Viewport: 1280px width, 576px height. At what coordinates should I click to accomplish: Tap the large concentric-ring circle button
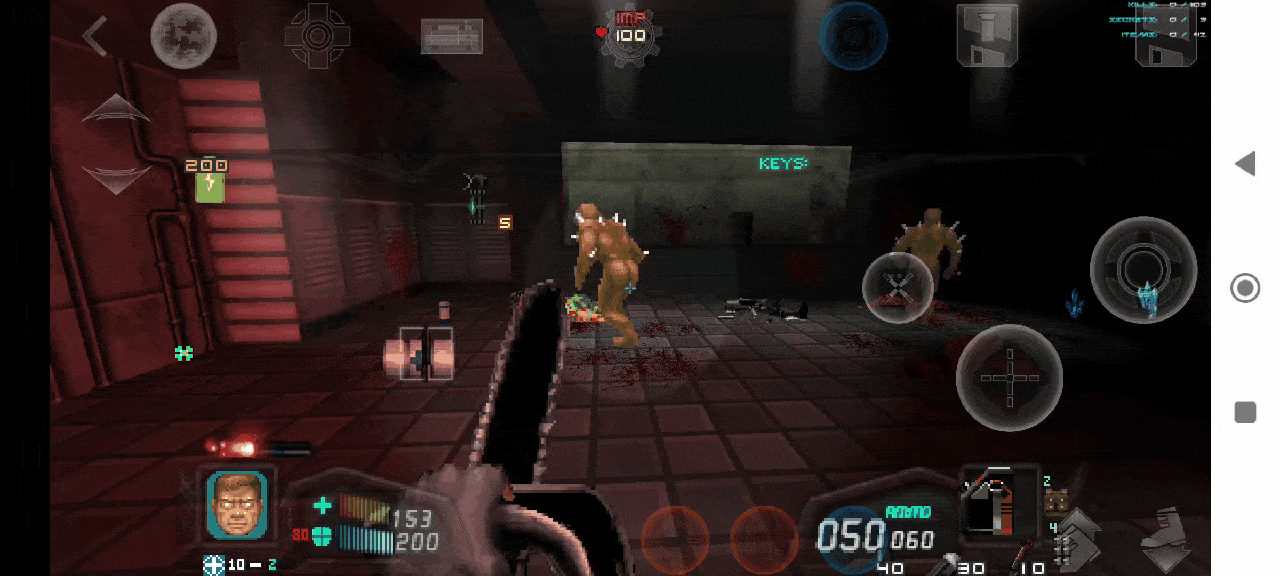tap(1143, 269)
